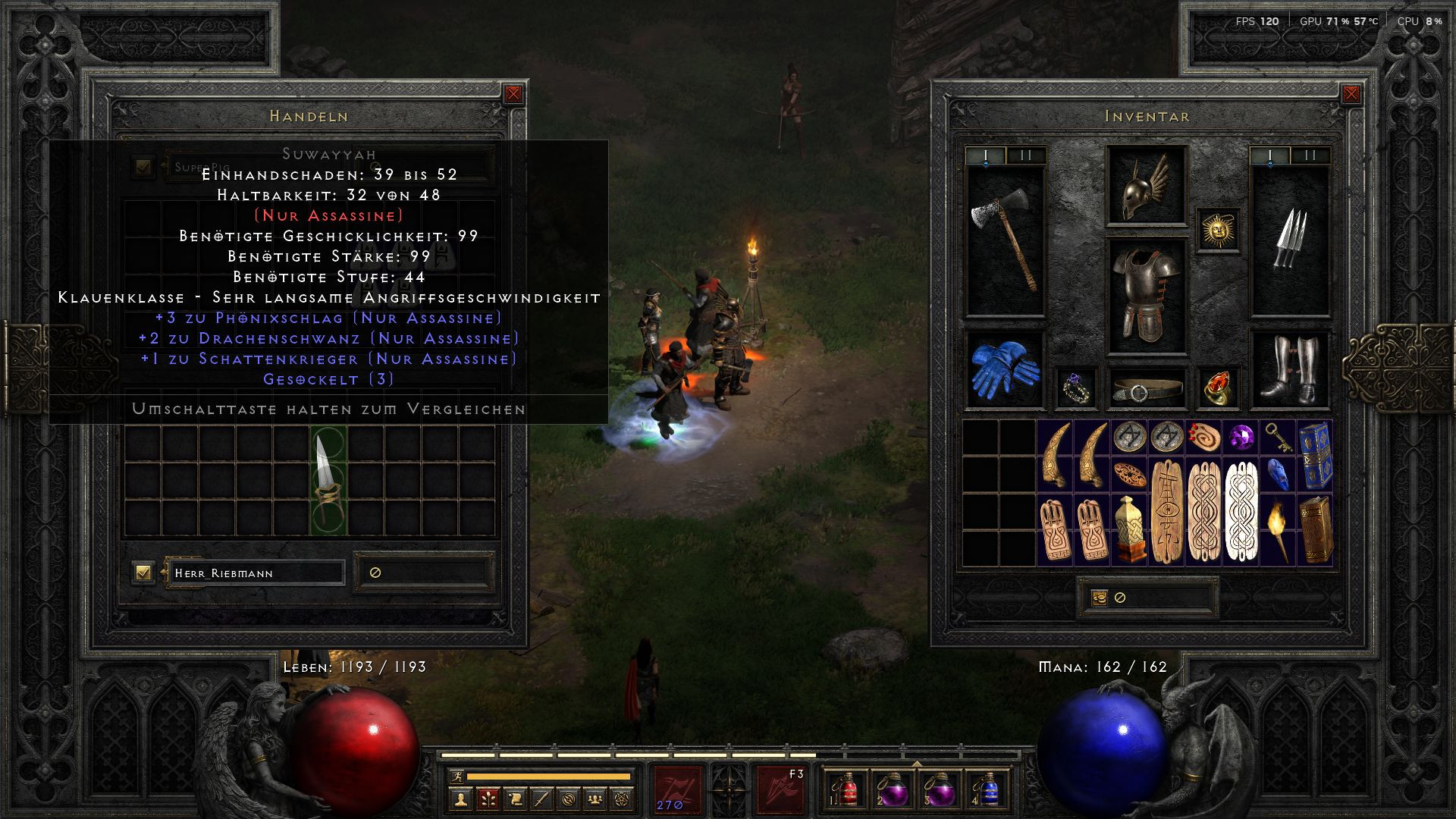Toggle Herr_Riebmann's trade accept checkbox
Viewport: 1456px width, 819px height.
143,572
